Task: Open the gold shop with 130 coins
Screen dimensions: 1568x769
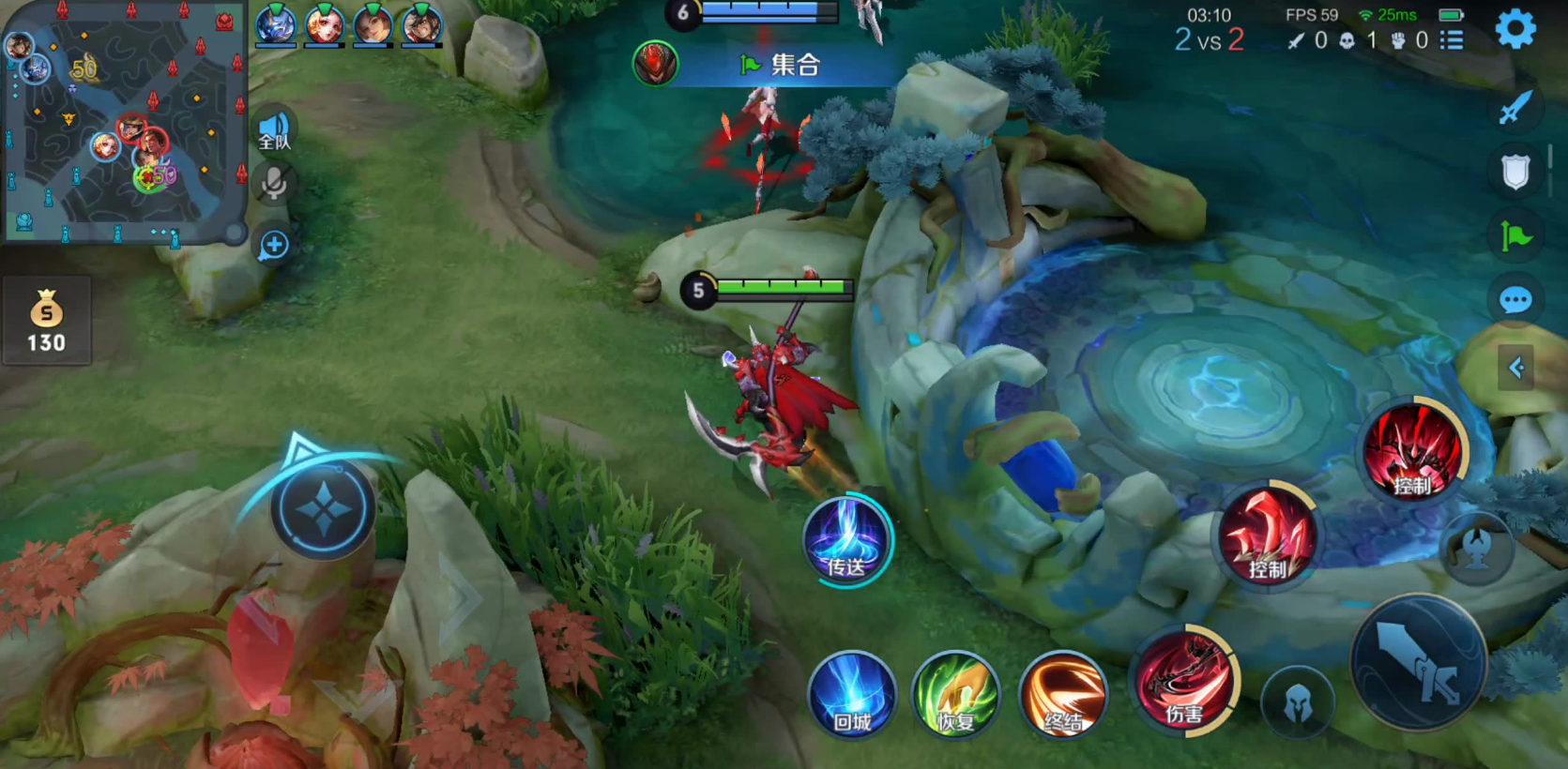Action: point(46,321)
